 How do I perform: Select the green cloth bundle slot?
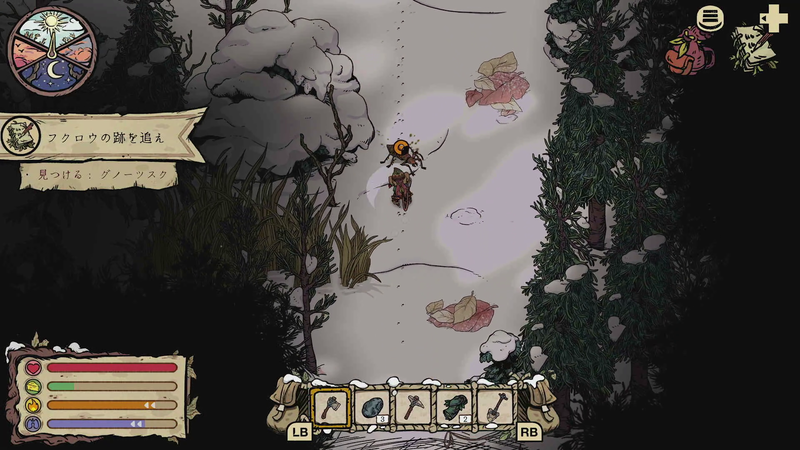coord(453,407)
